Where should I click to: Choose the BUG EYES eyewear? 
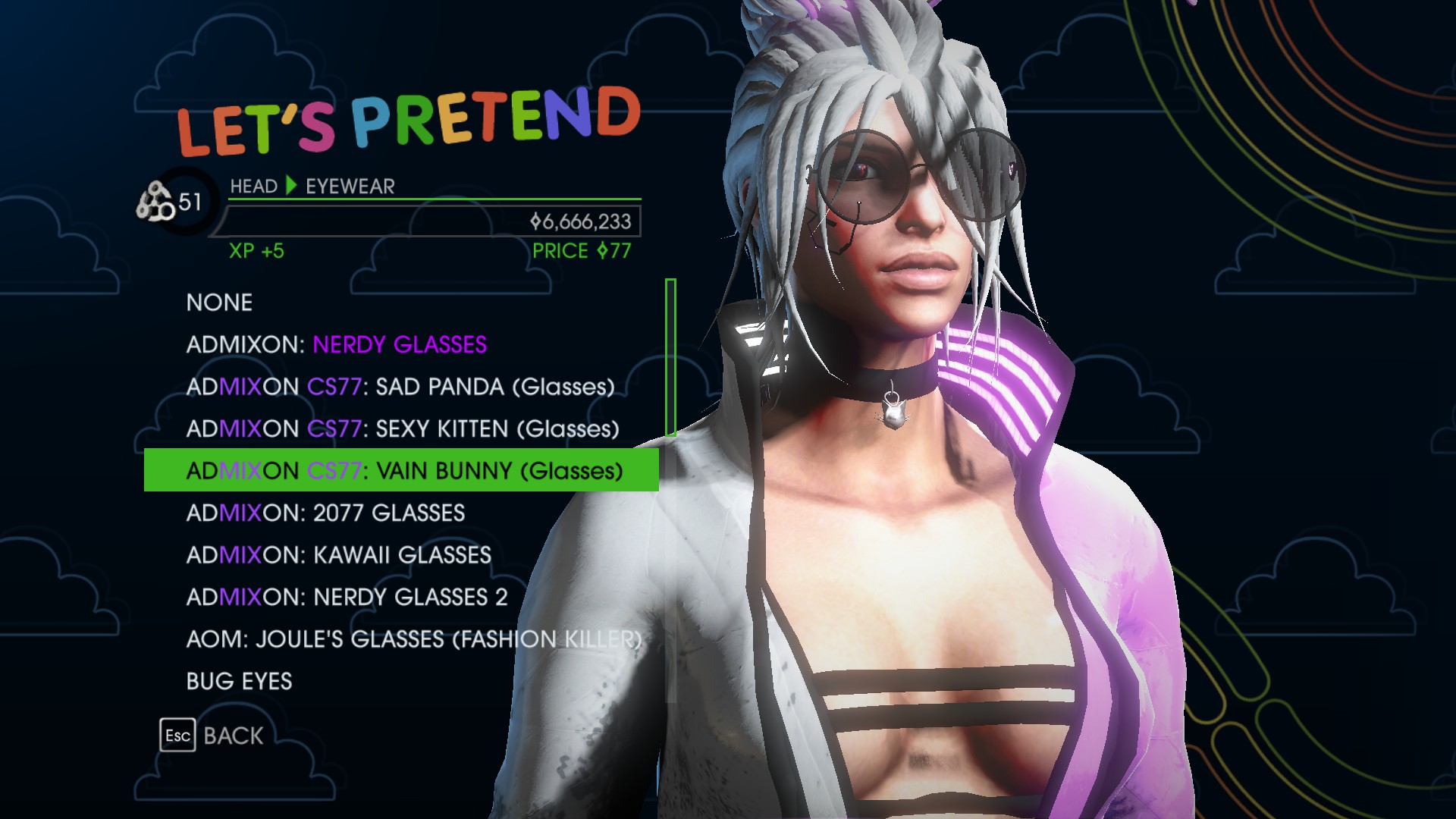tap(239, 682)
